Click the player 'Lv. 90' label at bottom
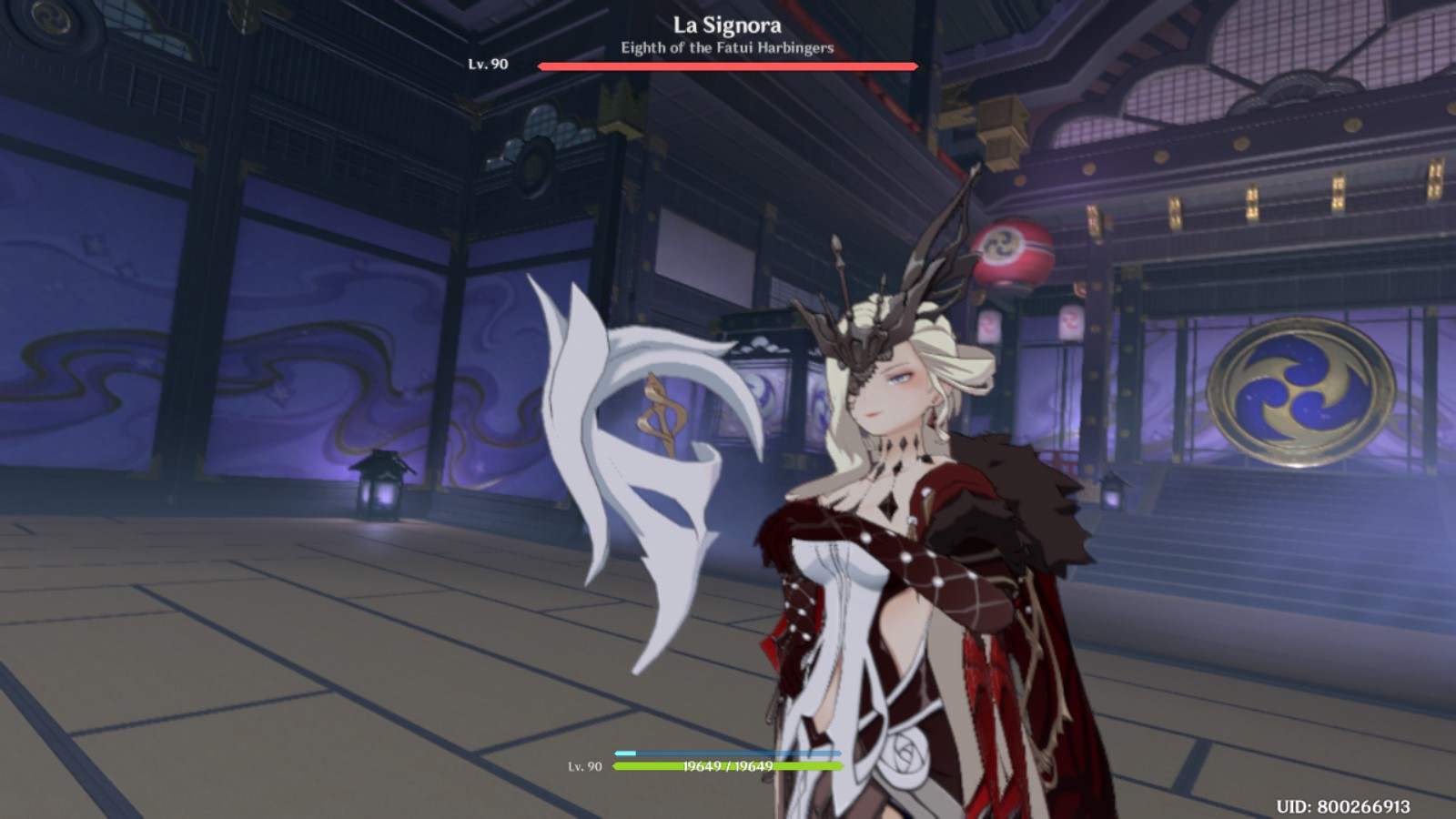The image size is (1456, 819). point(583,767)
